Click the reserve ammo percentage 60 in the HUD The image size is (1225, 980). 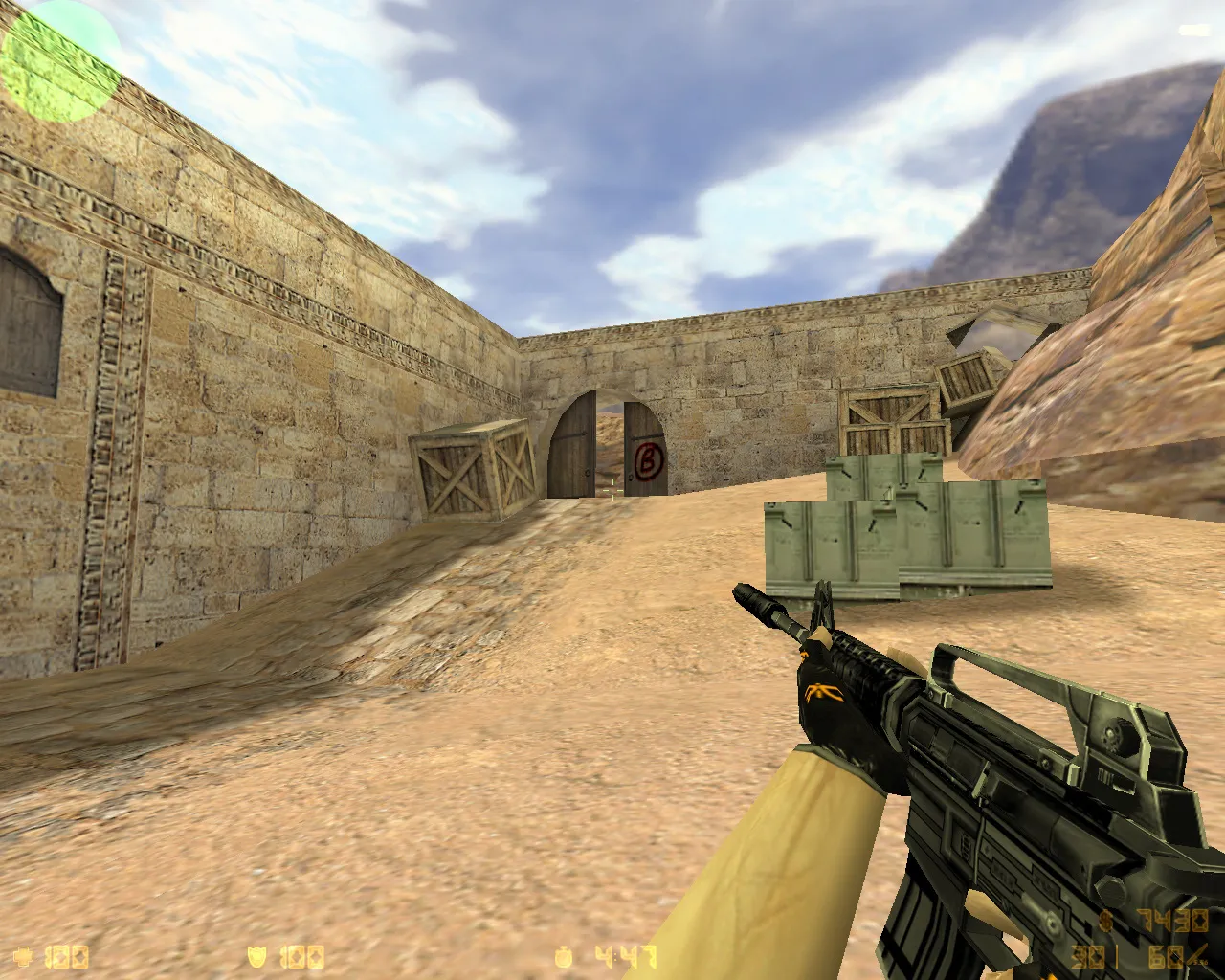(x=1166, y=956)
